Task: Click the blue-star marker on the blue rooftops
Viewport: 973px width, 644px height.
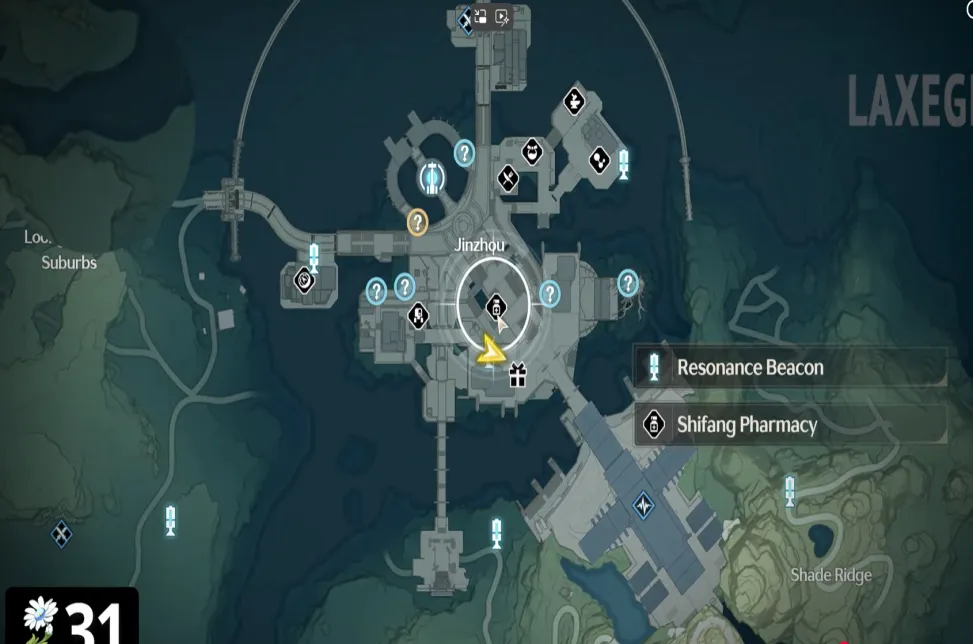Action: coord(642,505)
